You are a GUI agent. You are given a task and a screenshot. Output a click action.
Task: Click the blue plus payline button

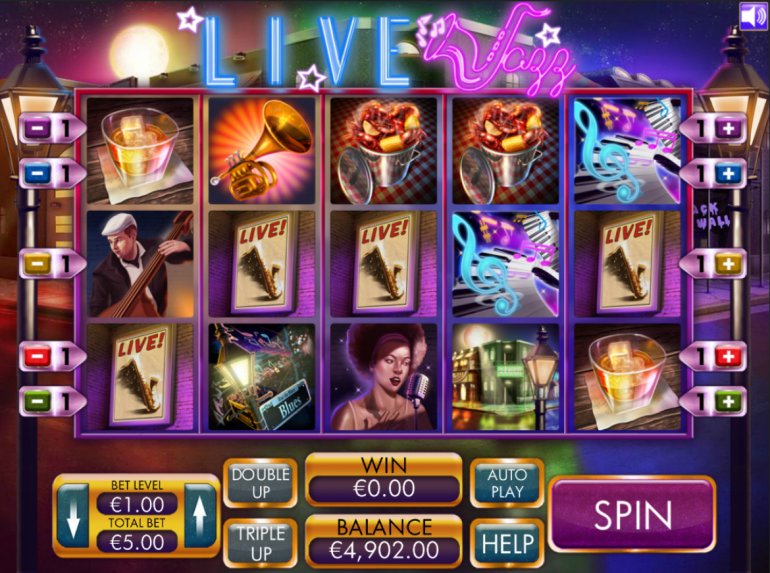[x=727, y=172]
